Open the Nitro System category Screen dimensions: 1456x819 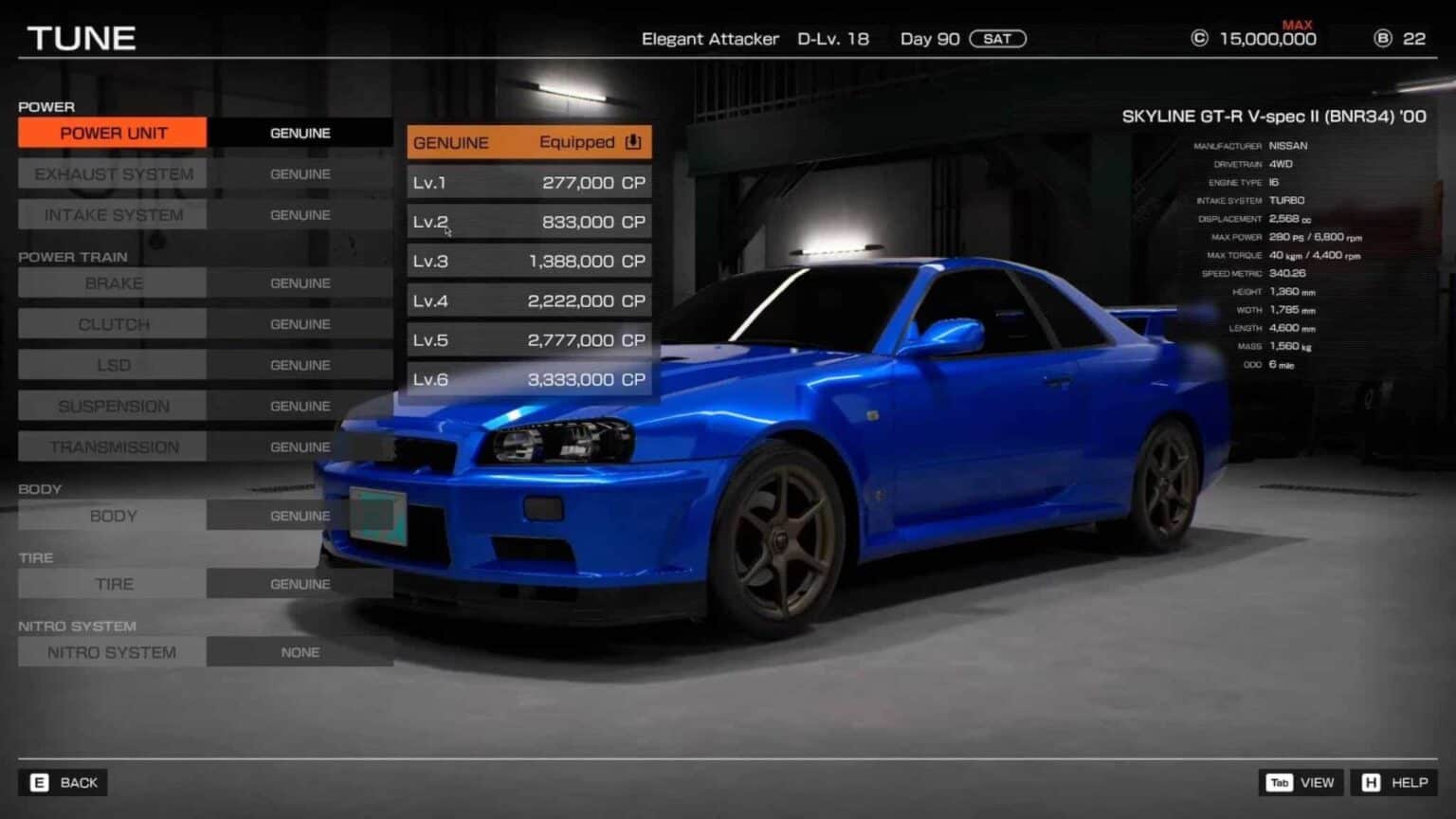click(x=112, y=652)
